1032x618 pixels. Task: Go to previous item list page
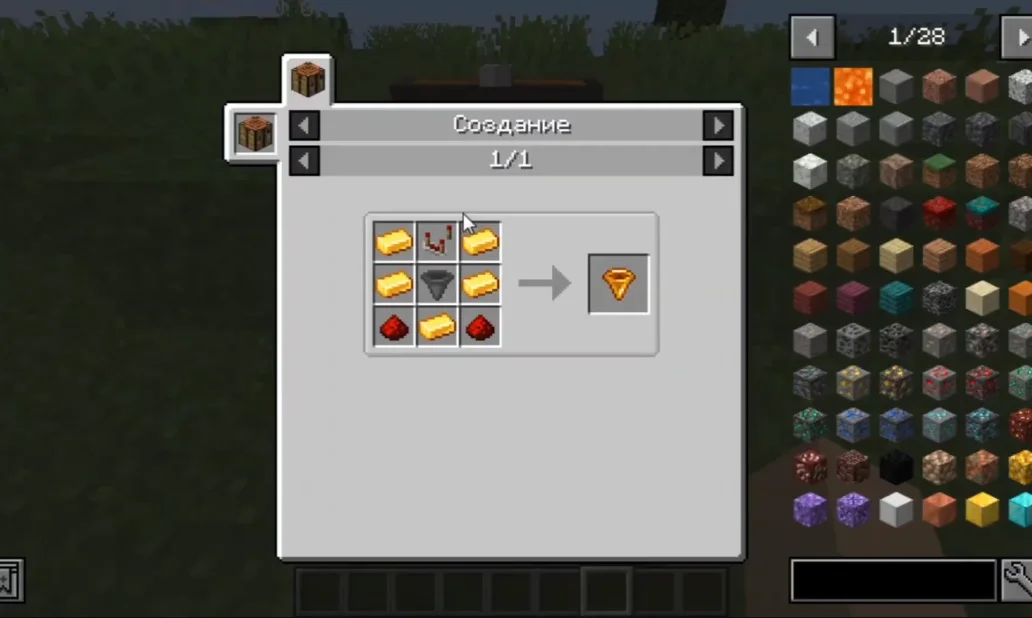[811, 38]
